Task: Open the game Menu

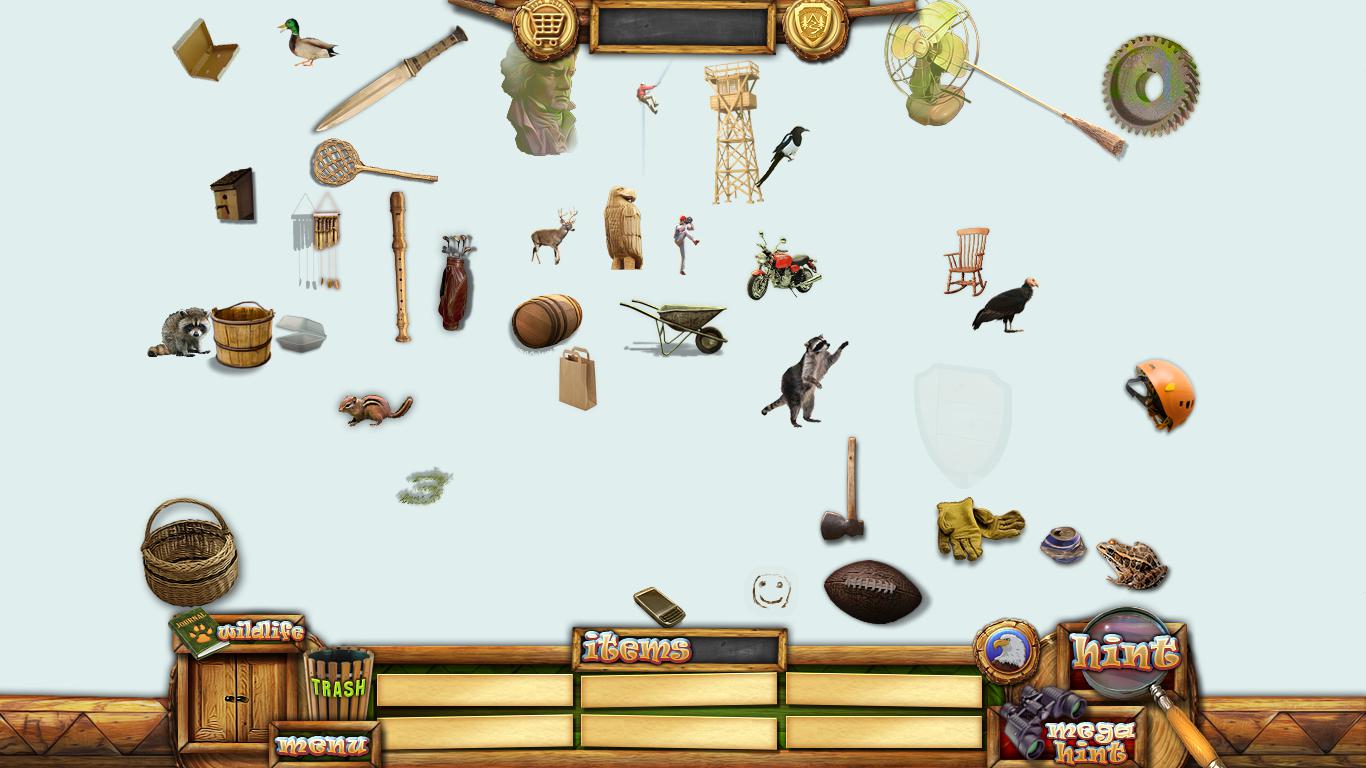Action: click(x=322, y=745)
